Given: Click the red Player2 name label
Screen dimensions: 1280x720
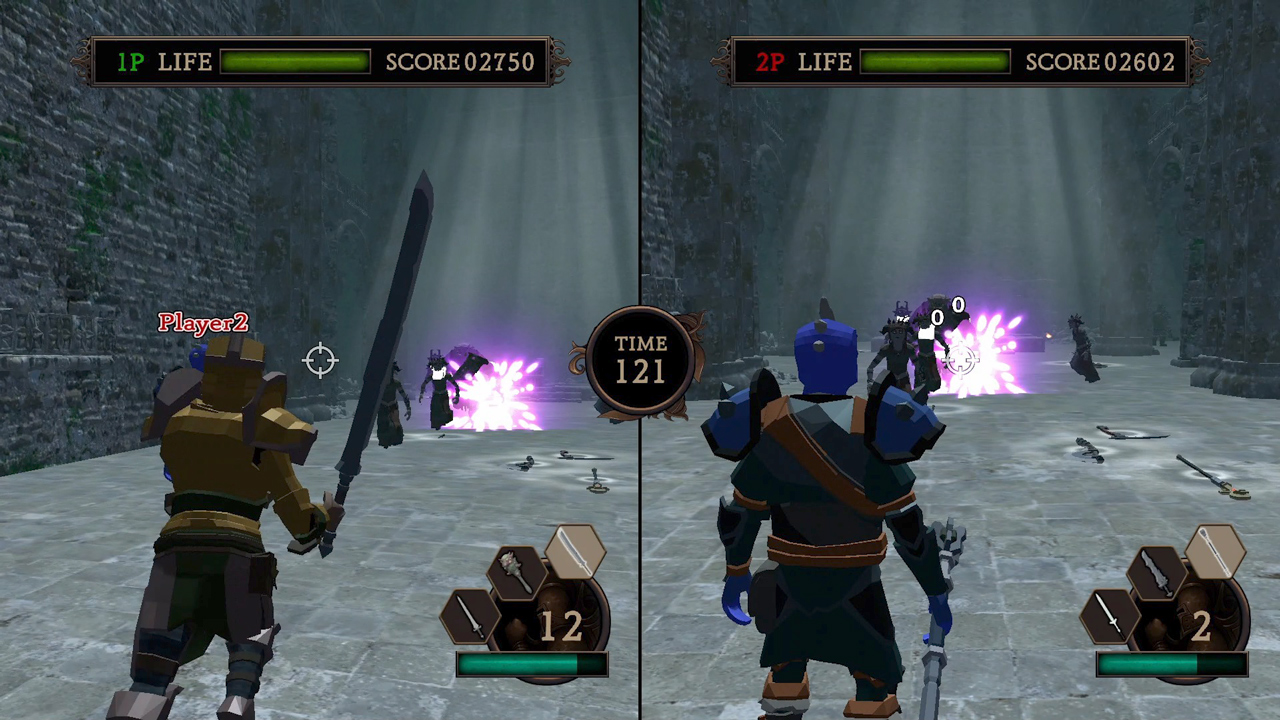Looking at the screenshot, I should tap(202, 322).
